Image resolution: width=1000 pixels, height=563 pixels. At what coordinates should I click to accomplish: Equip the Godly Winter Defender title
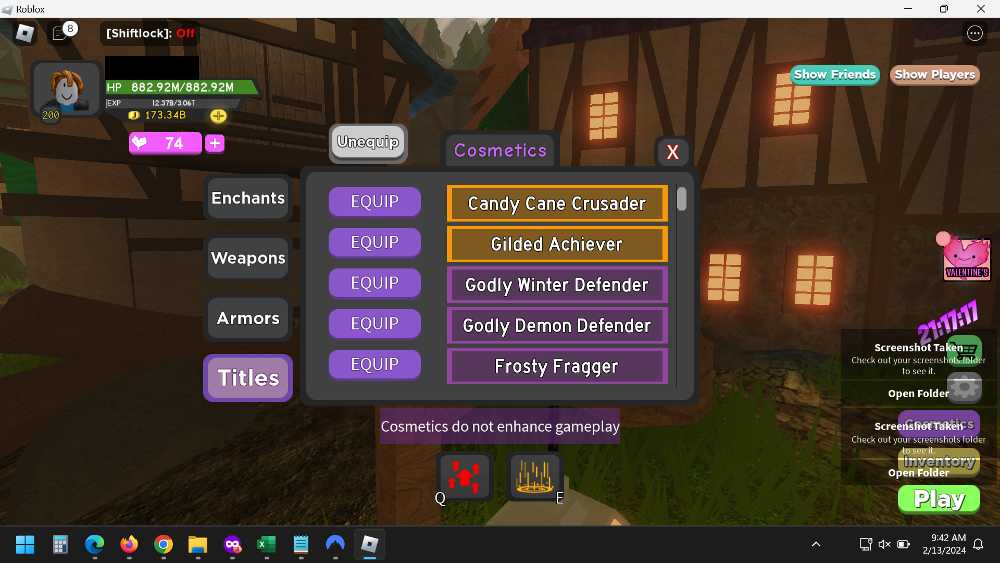tap(374, 283)
